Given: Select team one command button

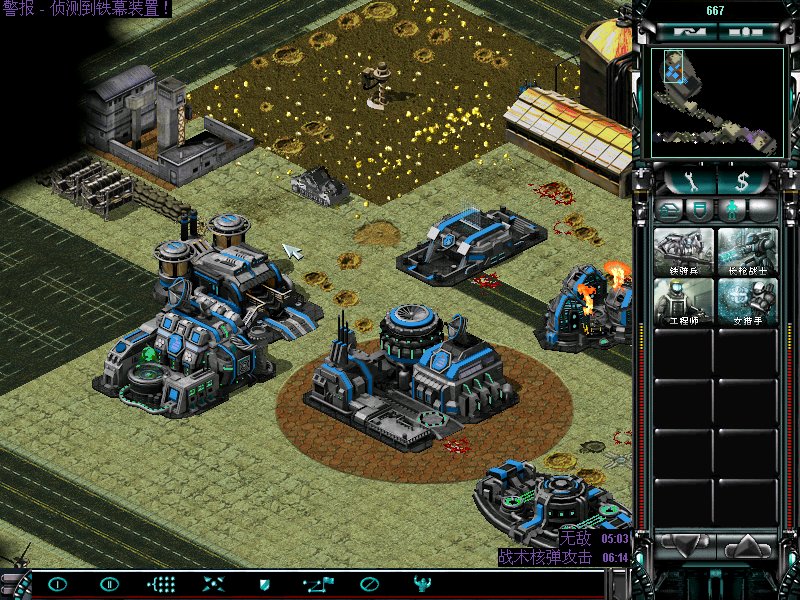Looking at the screenshot, I should 58,584.
